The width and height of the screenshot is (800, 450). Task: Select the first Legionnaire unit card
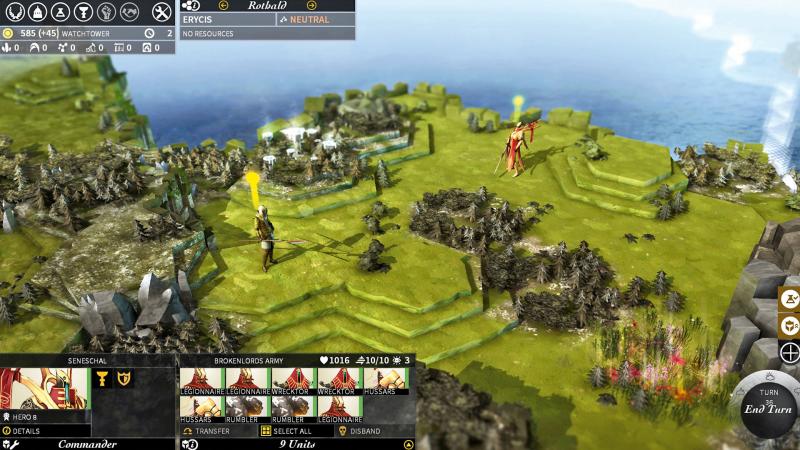tap(201, 381)
